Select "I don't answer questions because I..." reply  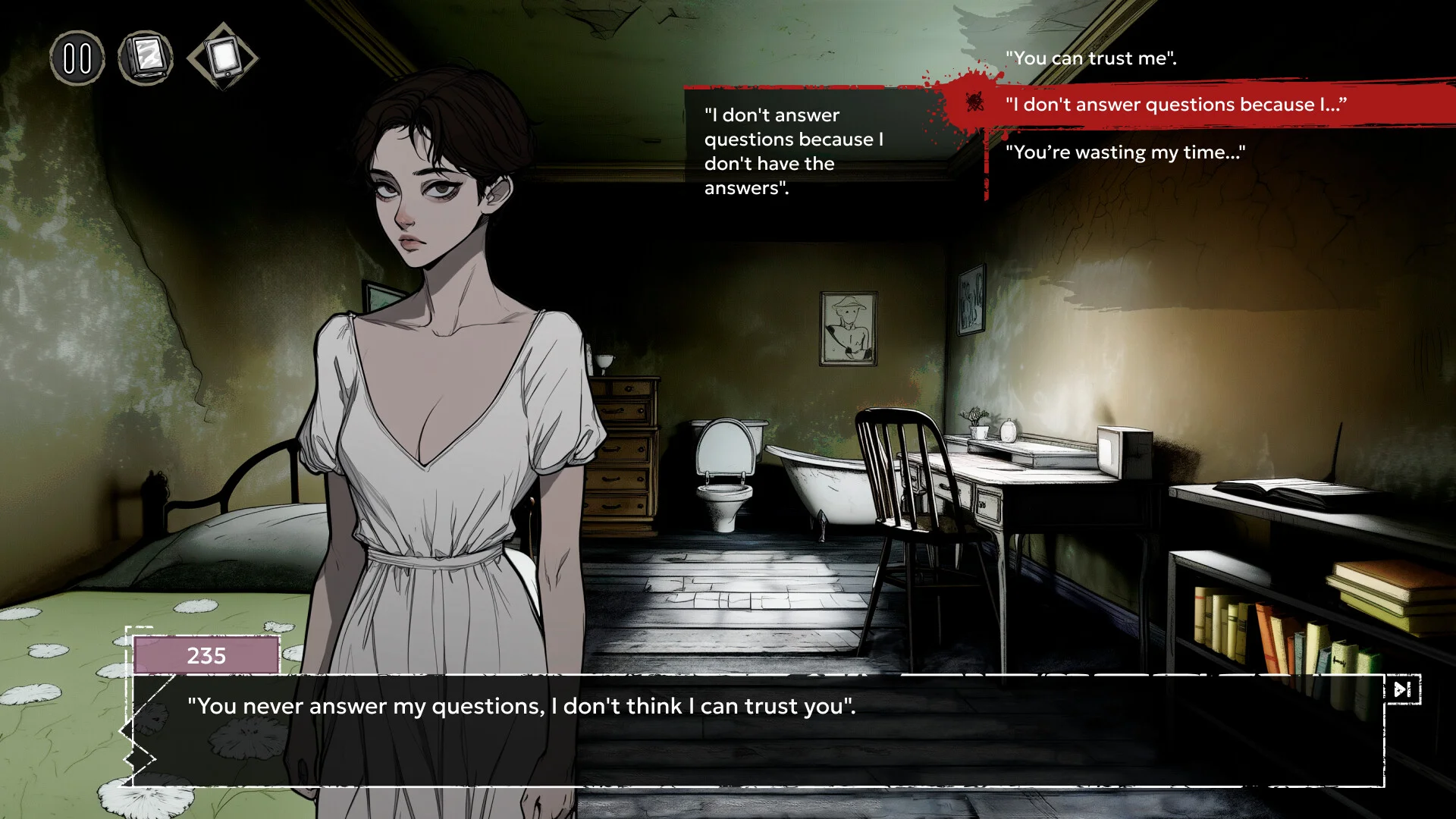pos(1175,105)
